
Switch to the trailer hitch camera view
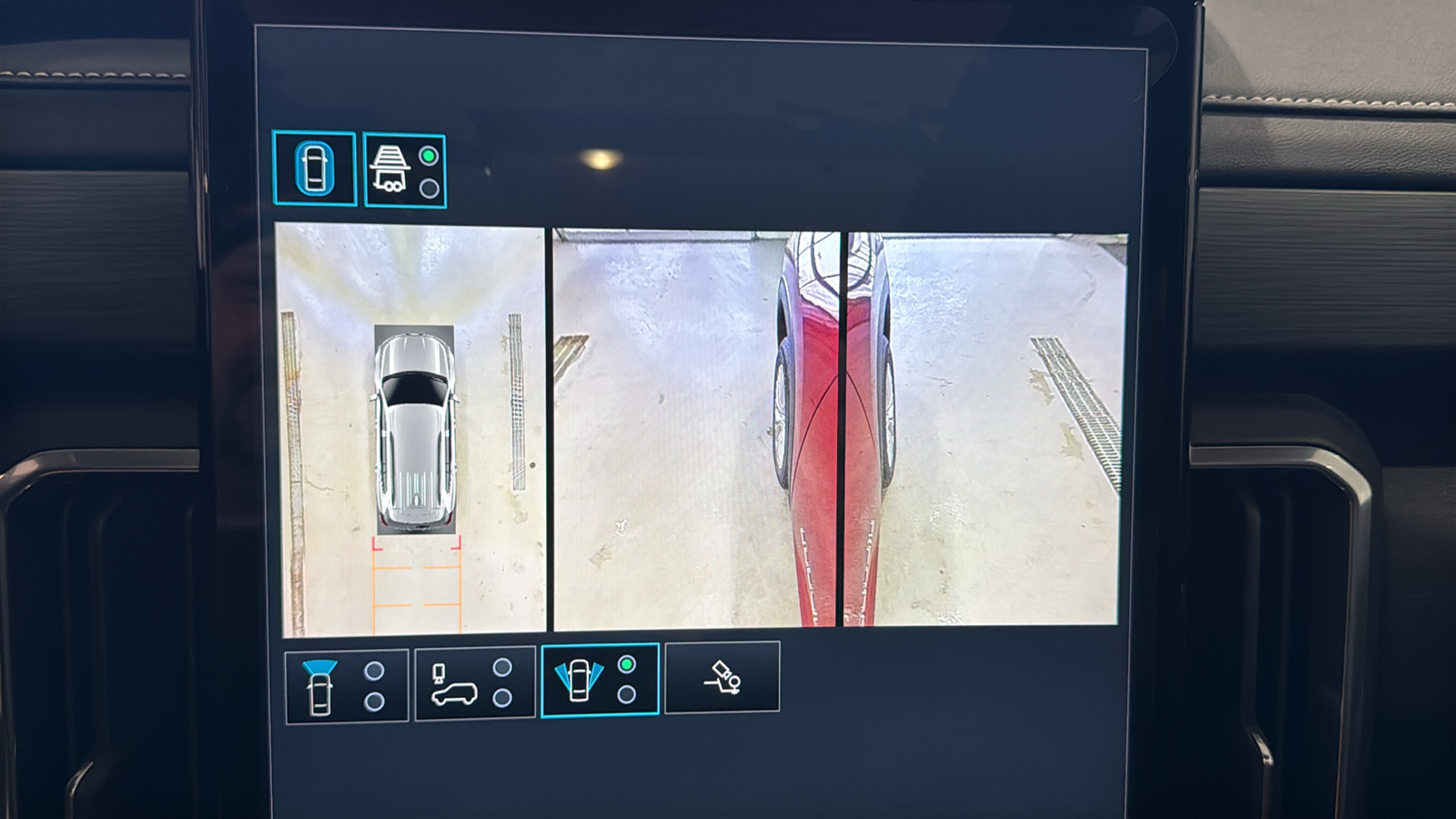point(404,171)
